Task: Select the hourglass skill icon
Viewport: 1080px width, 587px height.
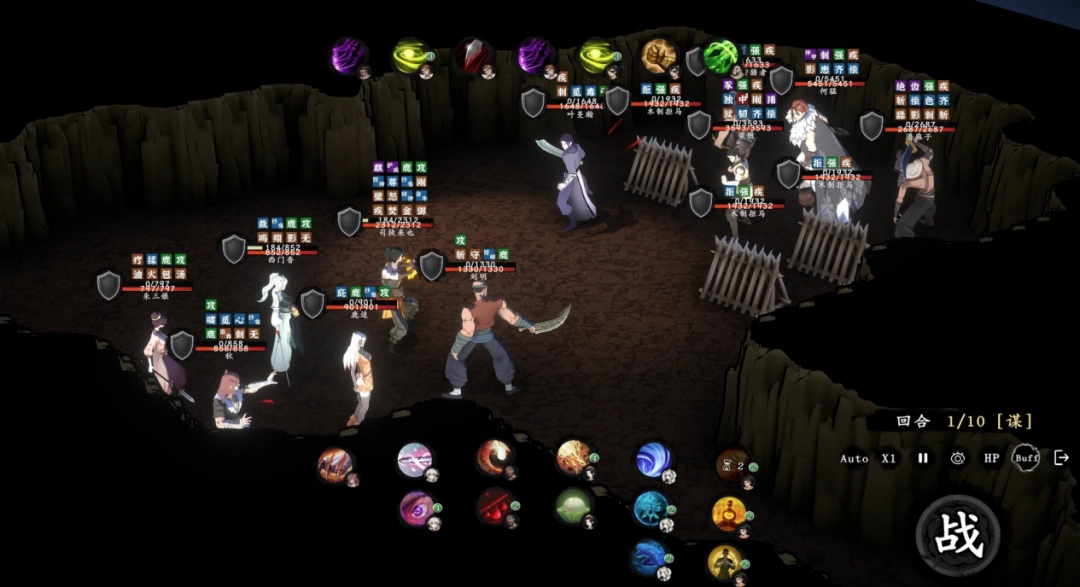Action: tap(731, 464)
